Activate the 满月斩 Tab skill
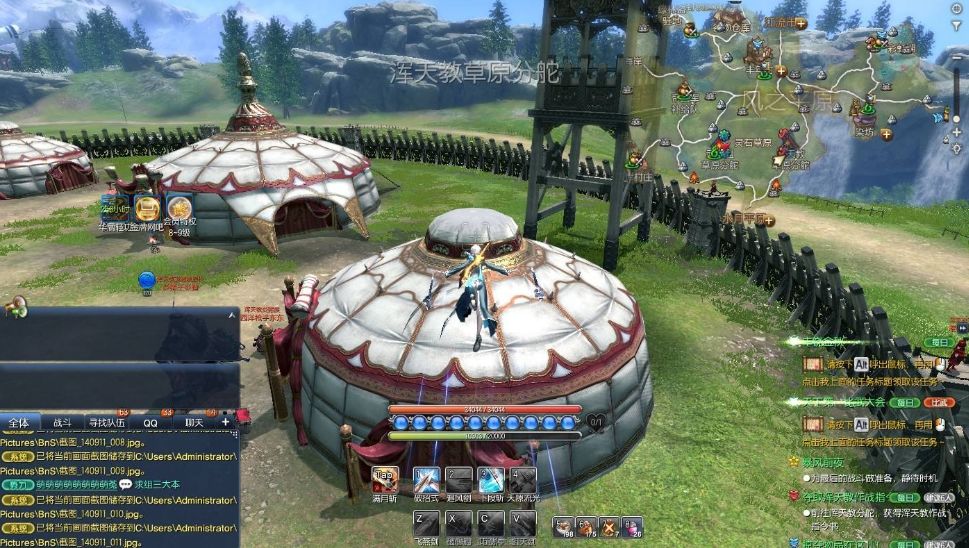Screen dimensions: 969x548 pos(384,480)
